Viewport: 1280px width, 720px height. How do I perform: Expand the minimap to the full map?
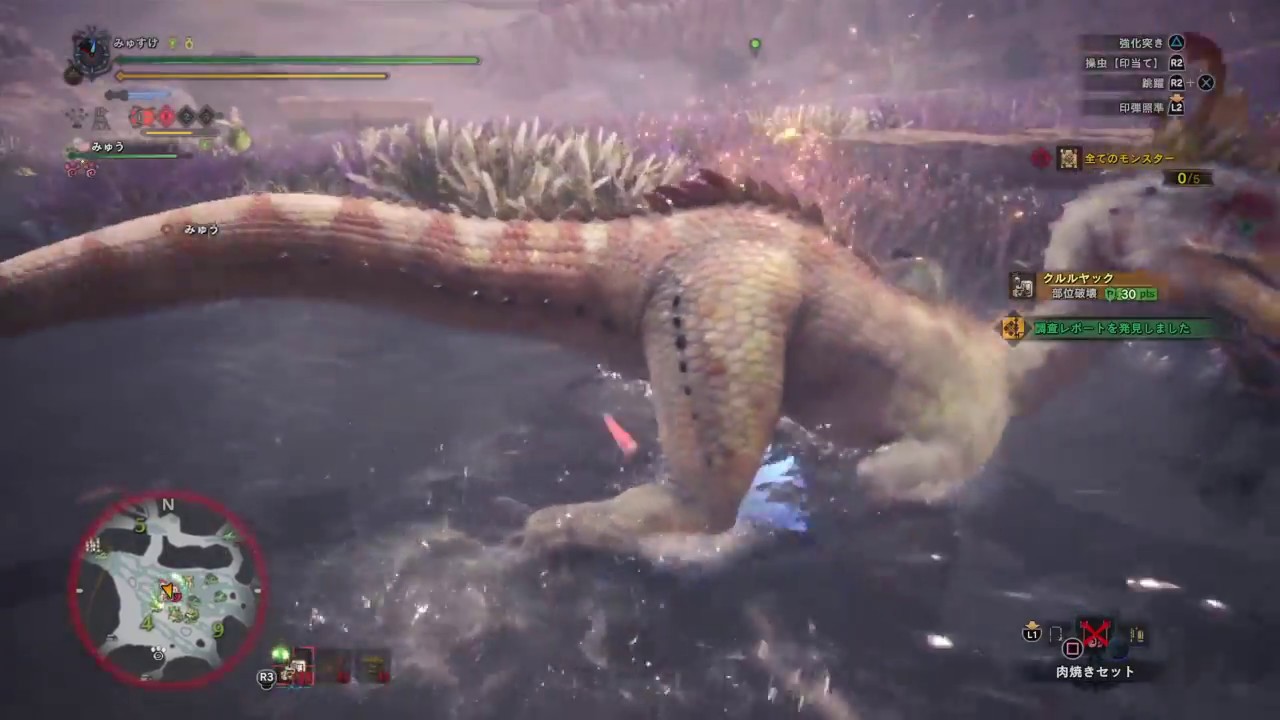[168, 588]
